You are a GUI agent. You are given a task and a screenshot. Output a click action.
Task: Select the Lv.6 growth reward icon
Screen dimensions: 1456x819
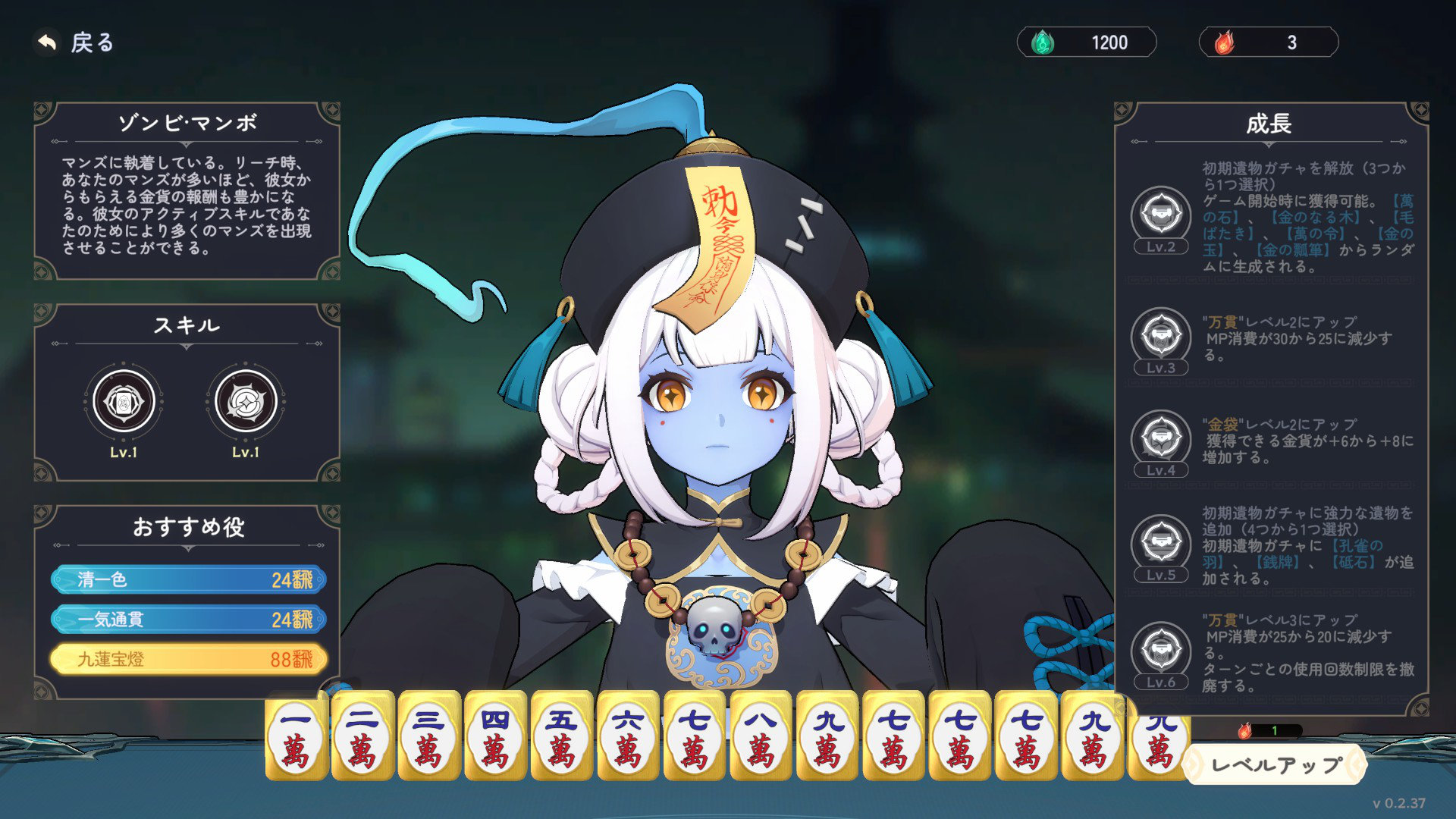tap(1160, 649)
